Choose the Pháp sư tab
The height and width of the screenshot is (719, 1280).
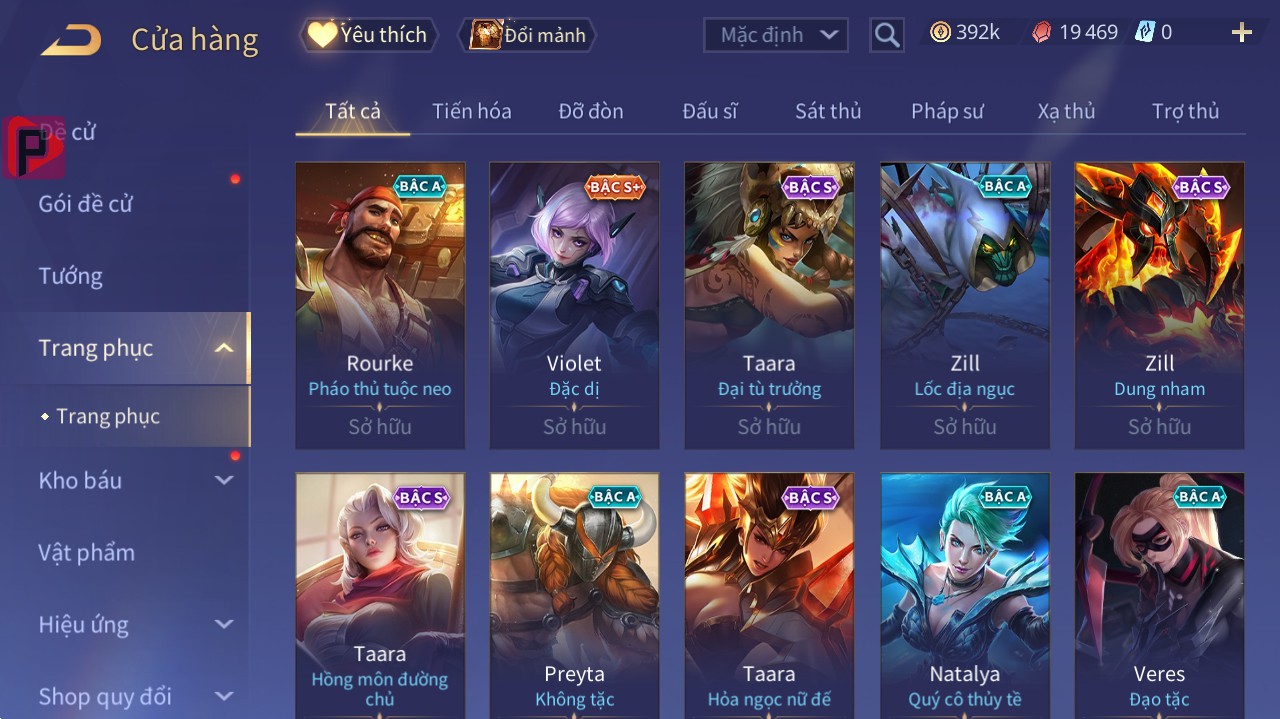point(947,111)
